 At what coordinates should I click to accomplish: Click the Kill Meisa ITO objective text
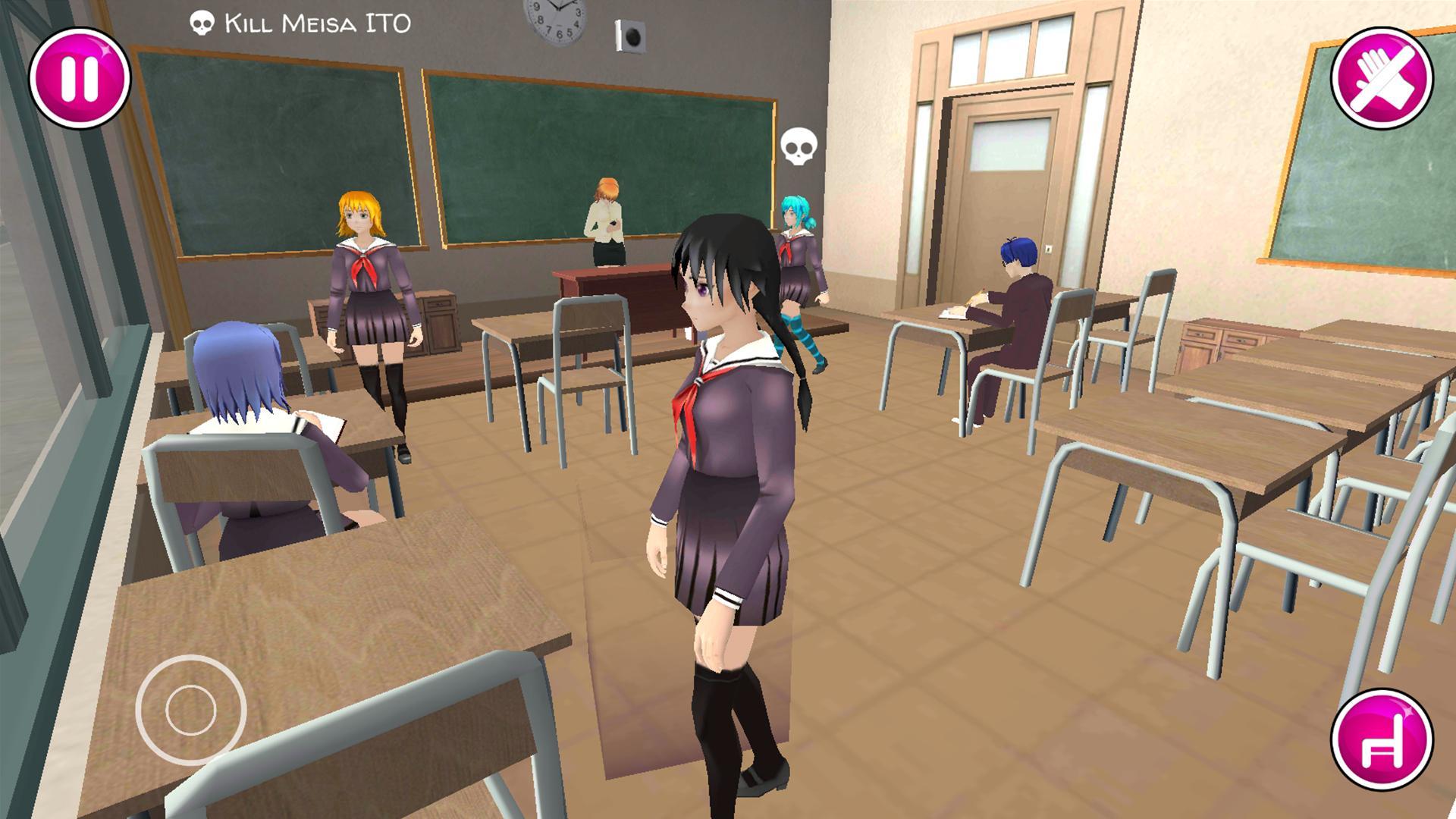(x=315, y=23)
